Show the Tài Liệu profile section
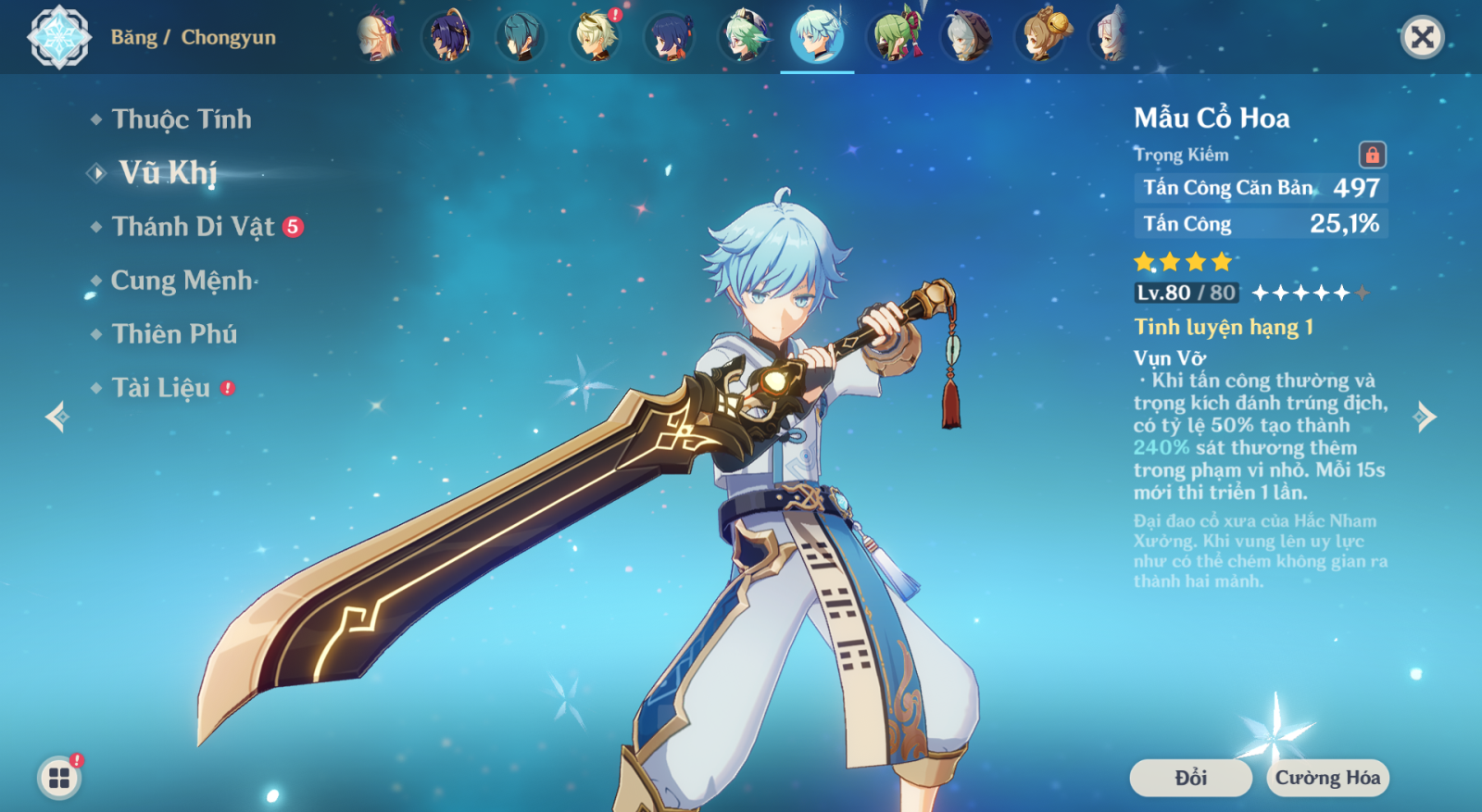This screenshot has width=1482, height=812. click(x=161, y=388)
